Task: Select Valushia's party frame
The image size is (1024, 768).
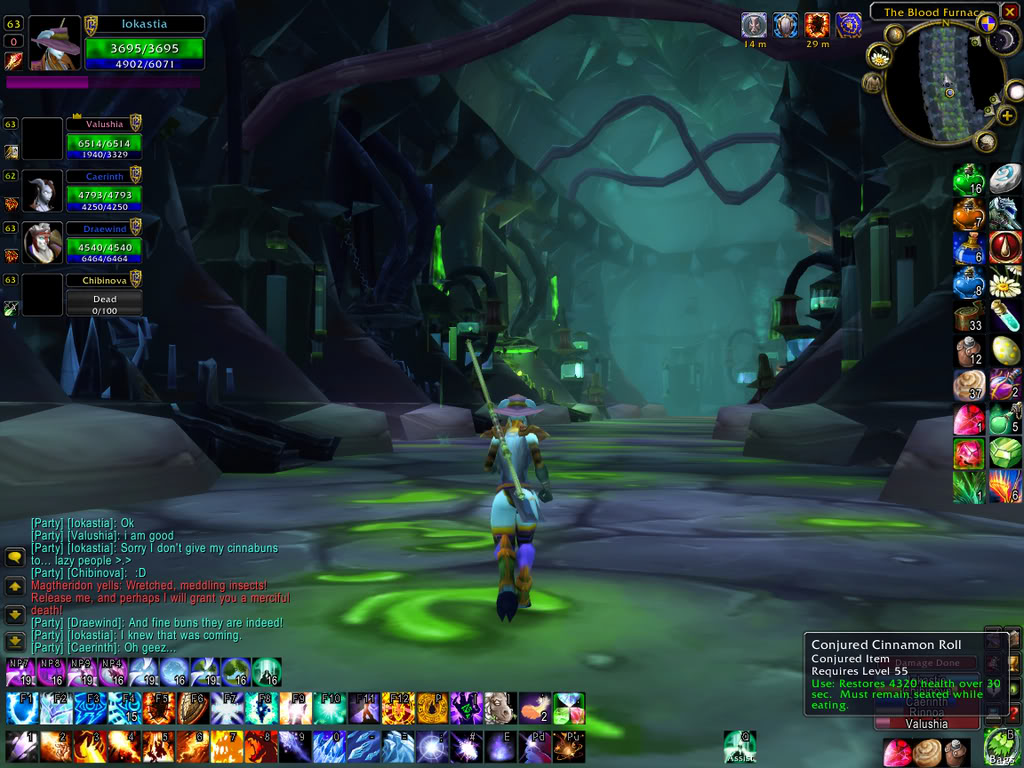Action: pyautogui.click(x=103, y=140)
